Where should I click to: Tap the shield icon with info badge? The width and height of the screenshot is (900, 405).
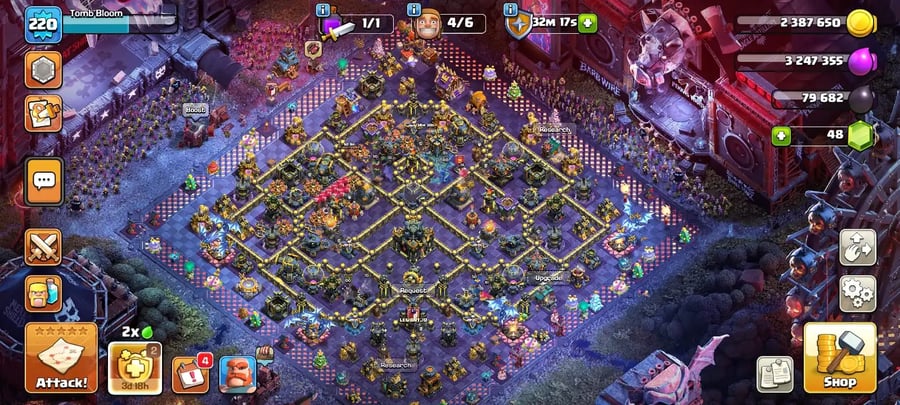pos(518,23)
